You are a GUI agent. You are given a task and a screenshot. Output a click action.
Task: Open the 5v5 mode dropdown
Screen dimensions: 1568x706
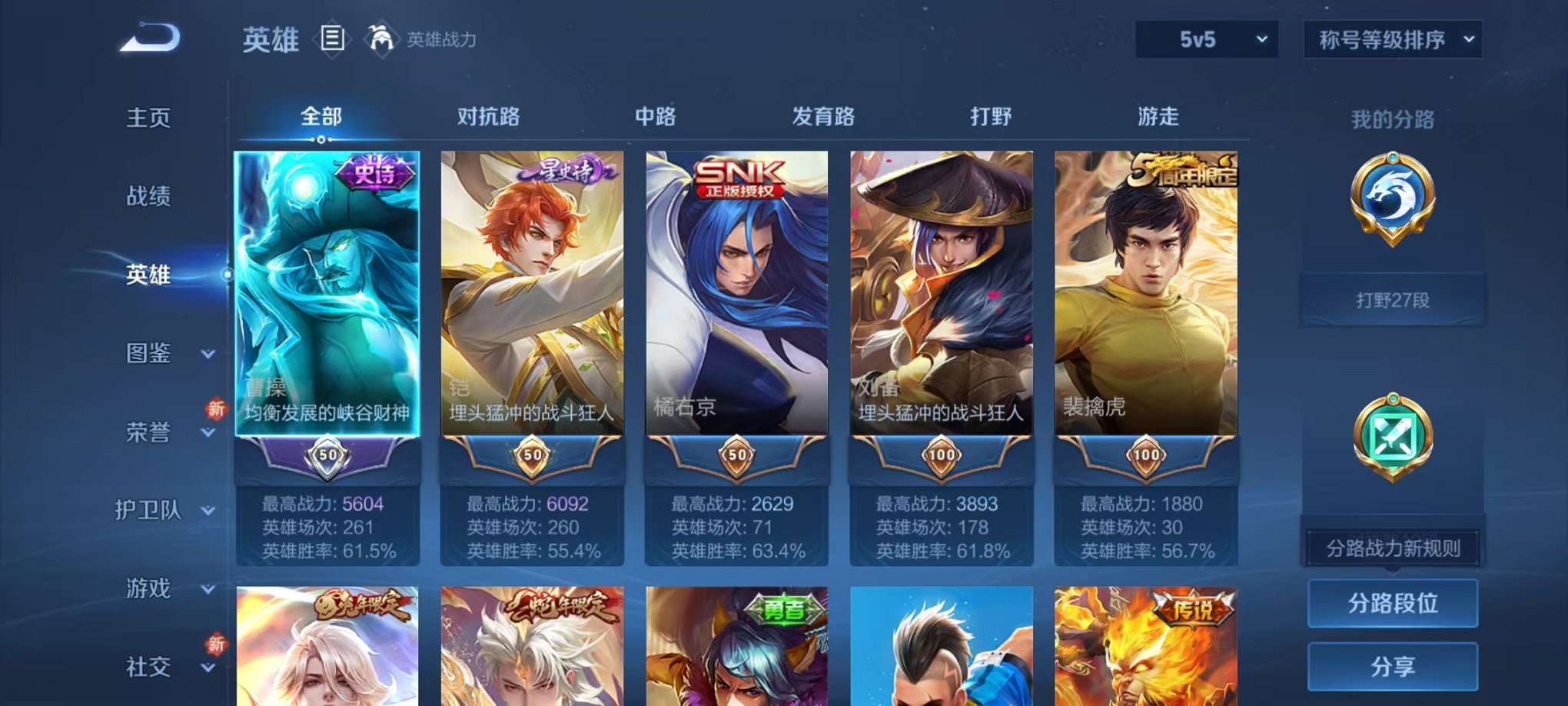click(x=1207, y=38)
